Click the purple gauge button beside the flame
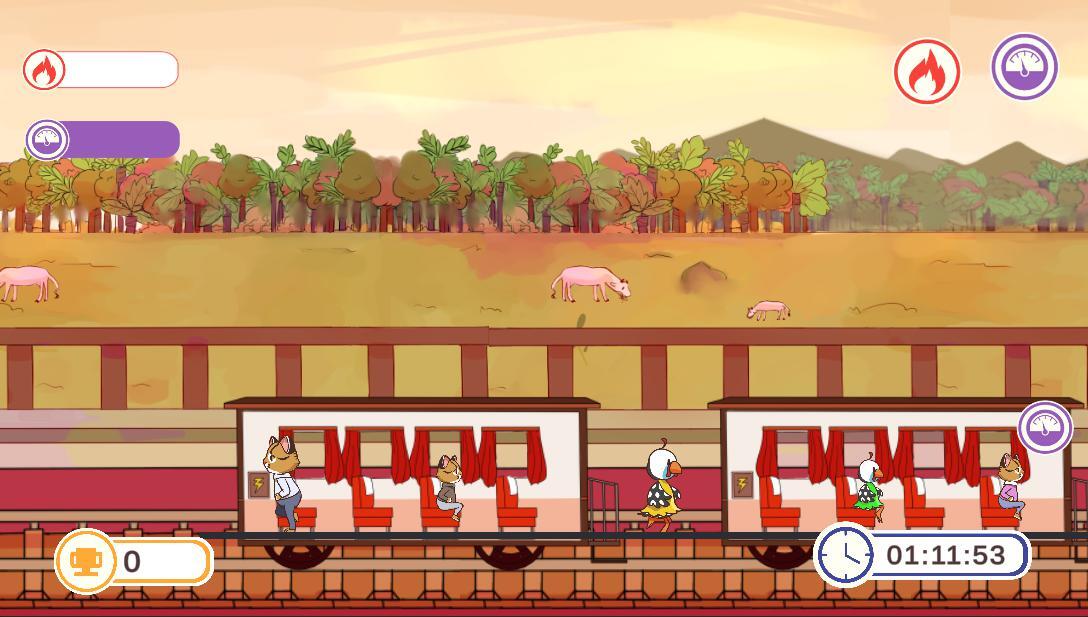Image resolution: width=1088 pixels, height=617 pixels. click(x=1024, y=67)
